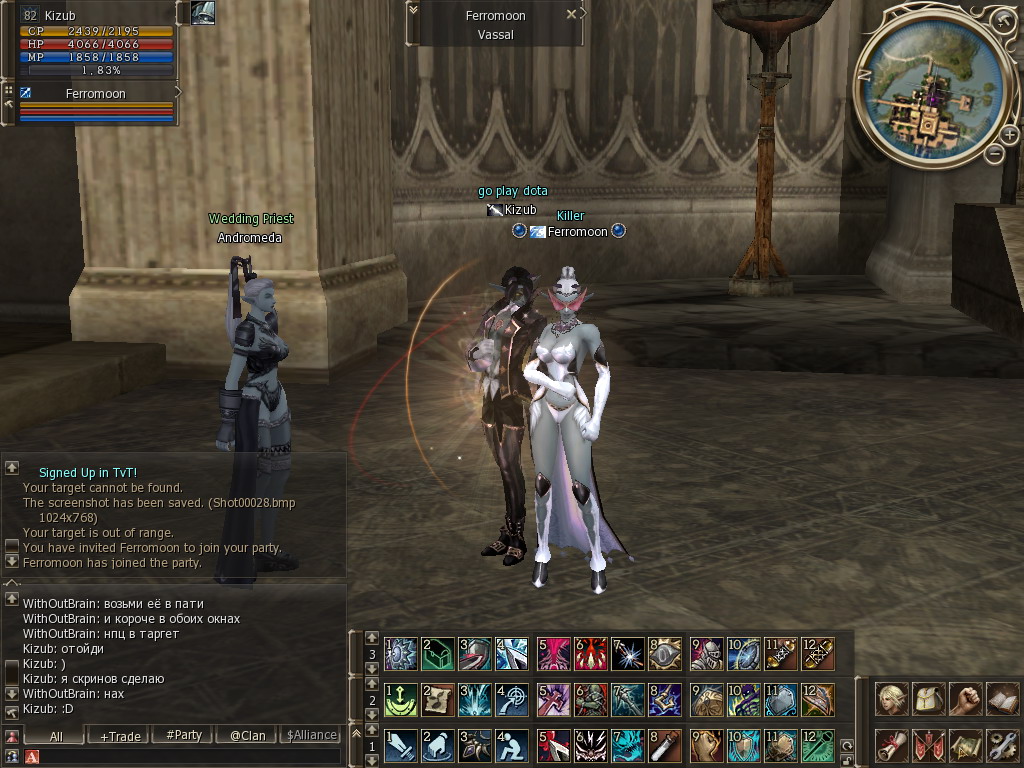The height and width of the screenshot is (768, 1024).
Task: Zoom out the minimap with minus button
Action: [994, 154]
